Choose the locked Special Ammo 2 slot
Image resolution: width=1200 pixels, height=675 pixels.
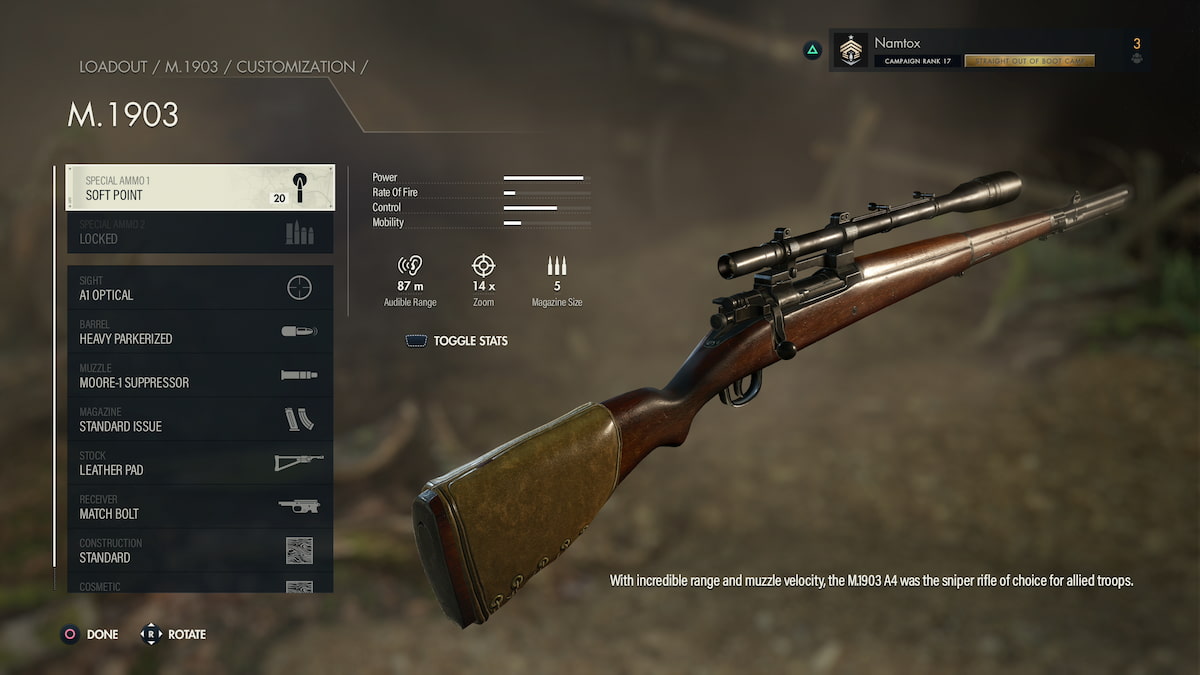tap(200, 232)
